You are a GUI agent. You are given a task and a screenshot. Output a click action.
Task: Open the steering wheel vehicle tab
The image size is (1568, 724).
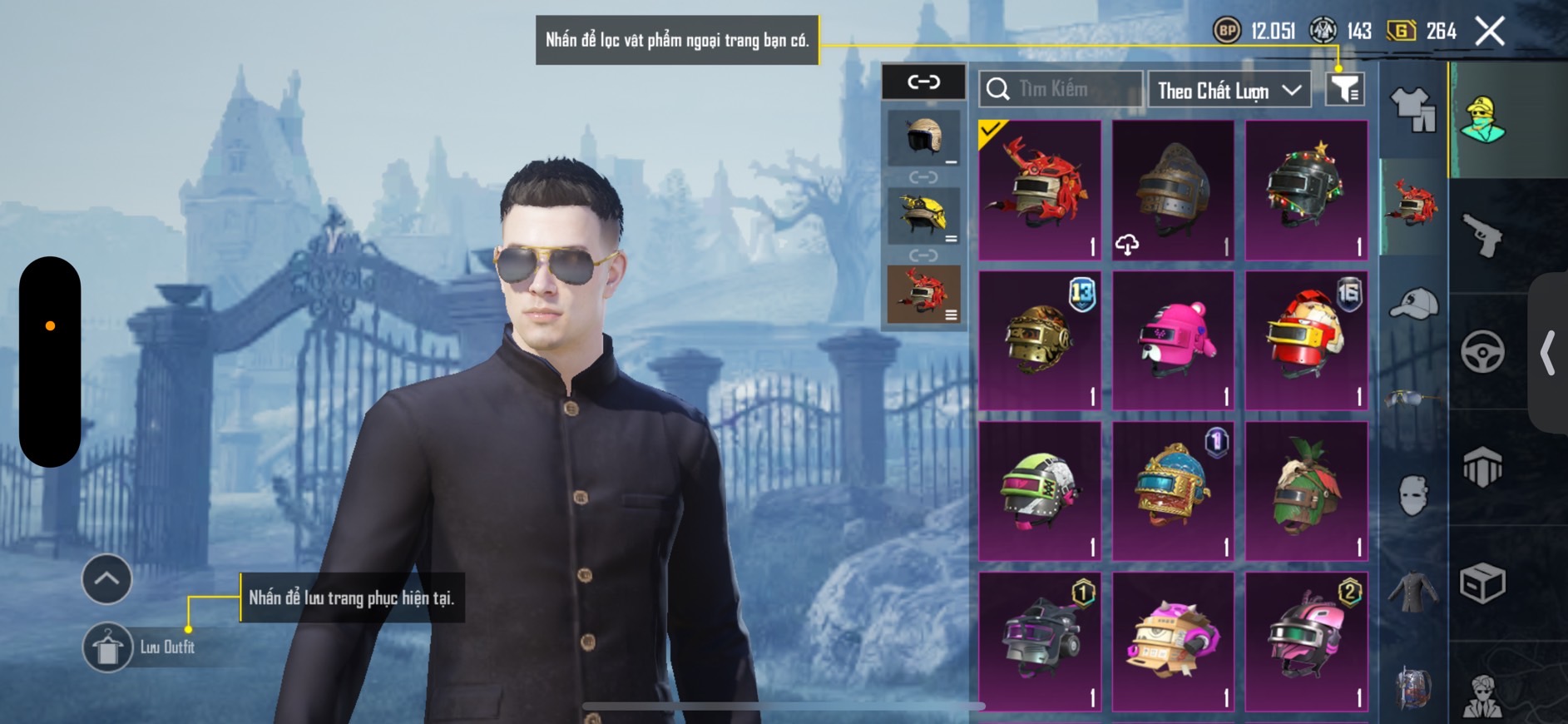[x=1482, y=351]
